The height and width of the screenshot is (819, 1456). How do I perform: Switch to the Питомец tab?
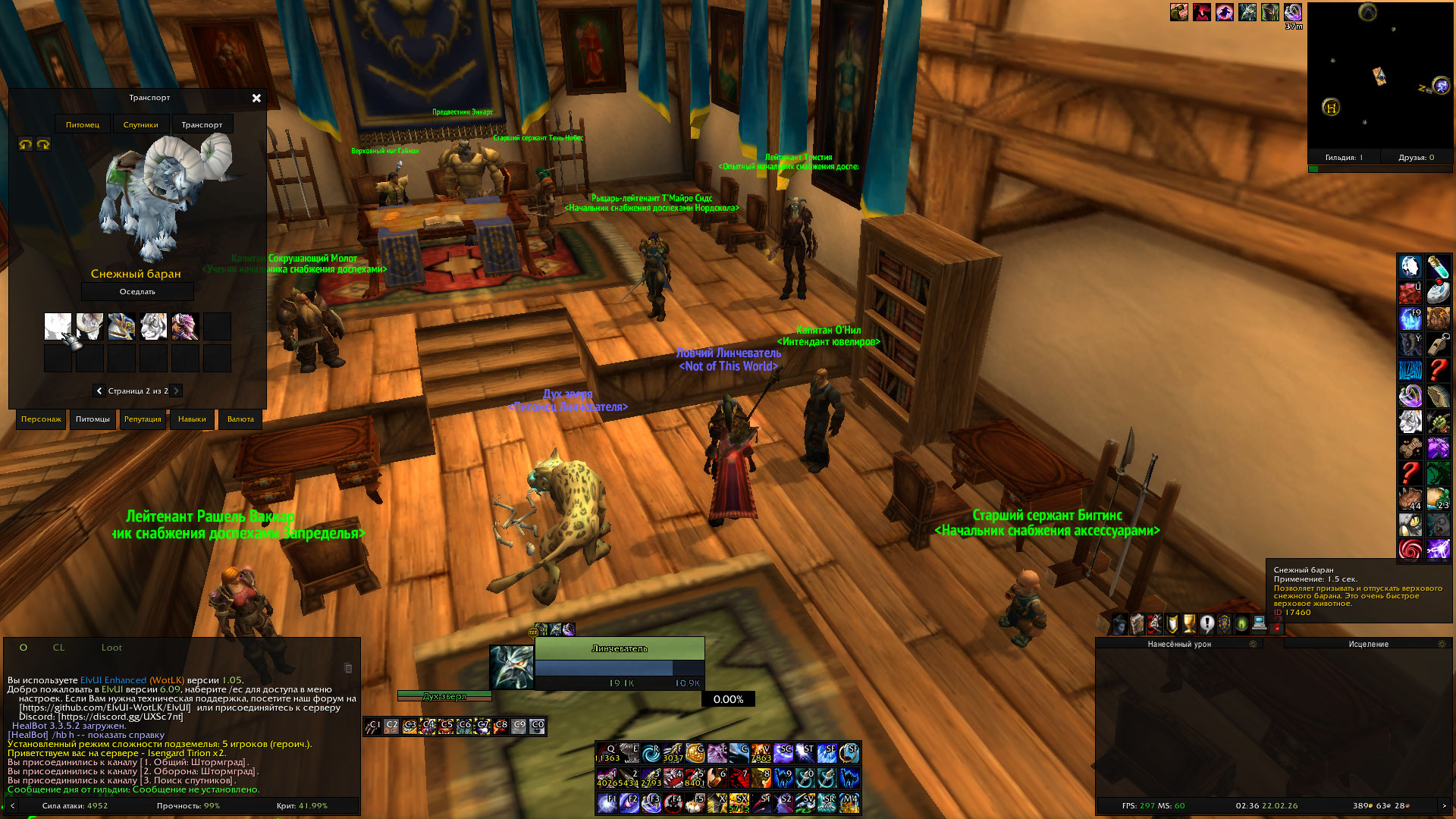click(83, 124)
